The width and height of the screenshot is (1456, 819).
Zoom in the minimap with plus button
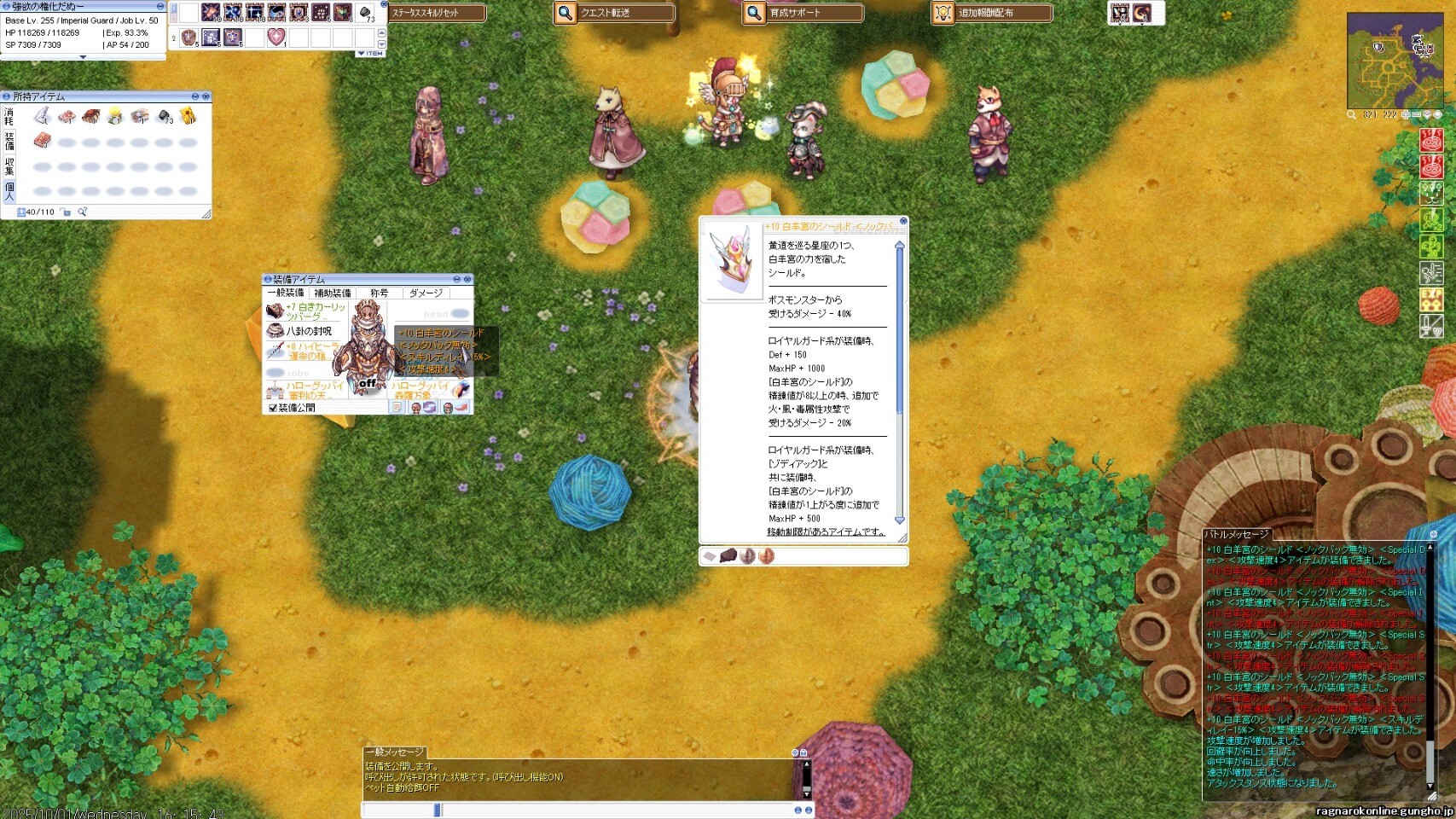click(1406, 114)
